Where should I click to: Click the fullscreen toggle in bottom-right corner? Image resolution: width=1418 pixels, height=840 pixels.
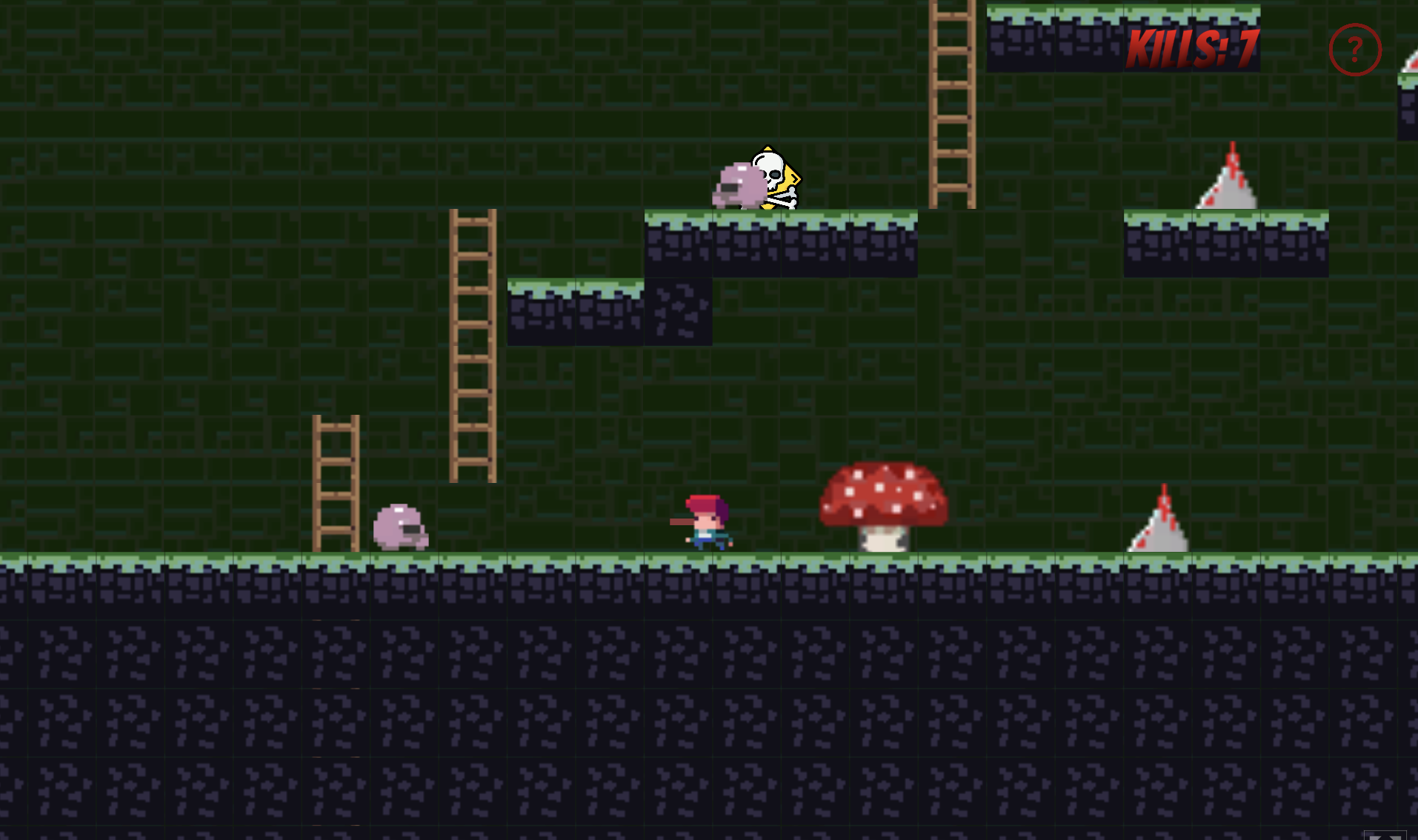(x=1387, y=836)
